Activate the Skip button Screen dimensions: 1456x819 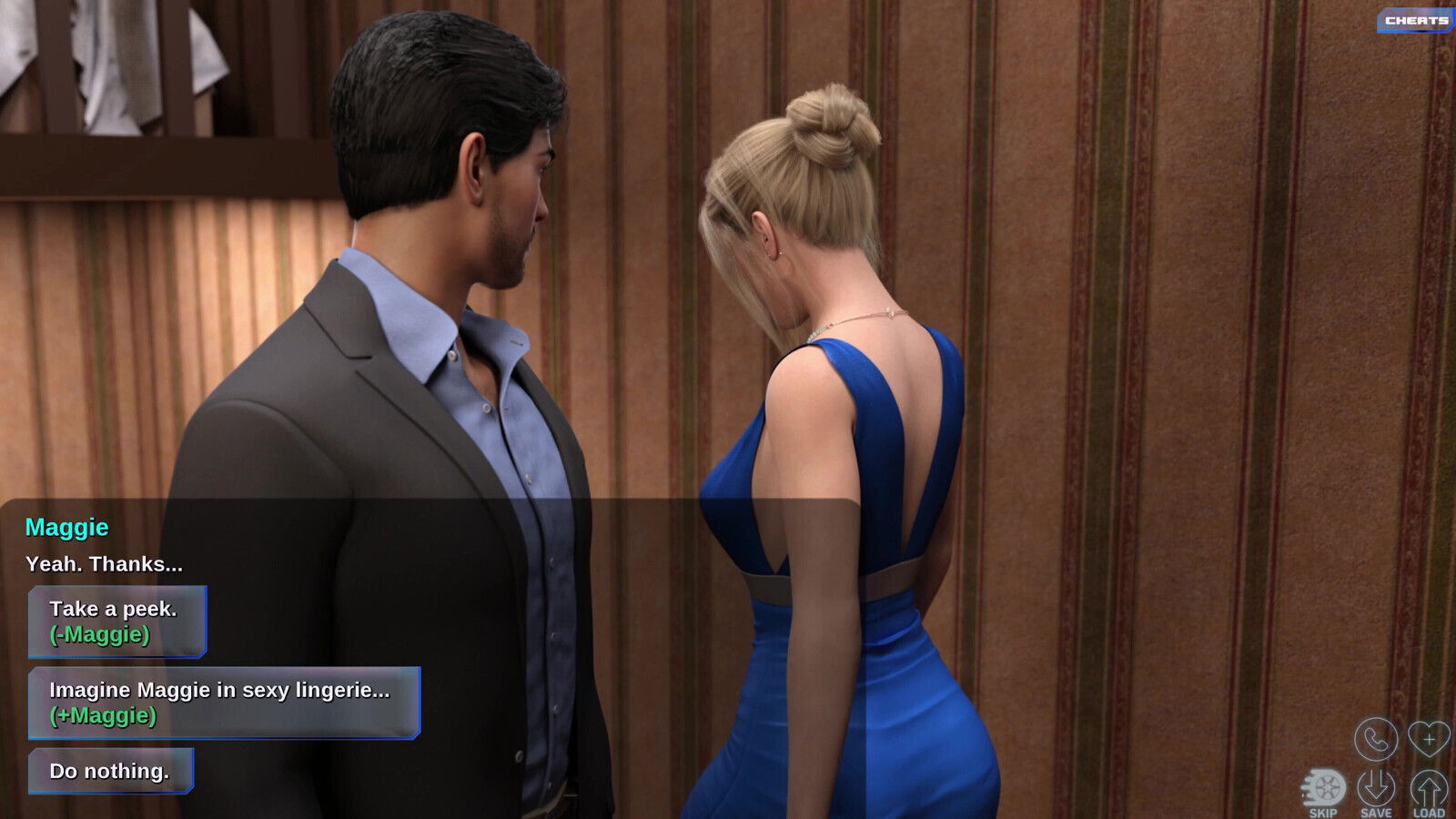click(x=1323, y=792)
